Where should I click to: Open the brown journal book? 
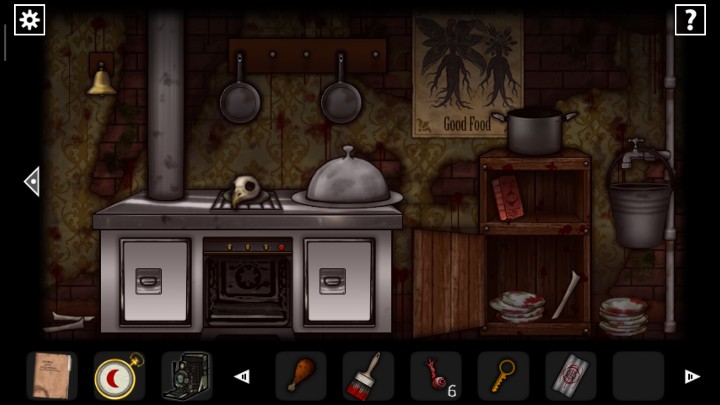[51, 376]
